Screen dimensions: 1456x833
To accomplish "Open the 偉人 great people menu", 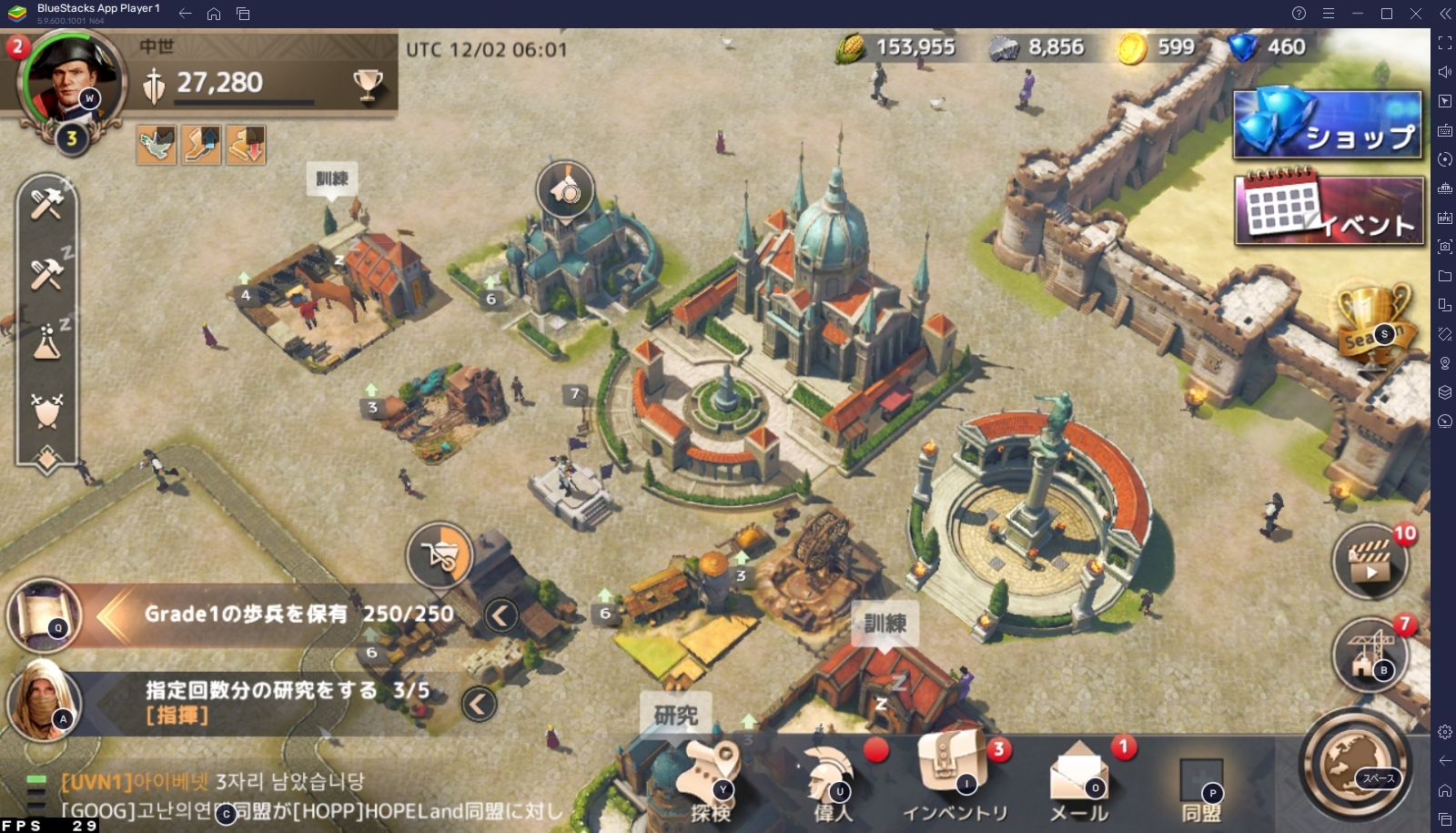I will coord(832,781).
